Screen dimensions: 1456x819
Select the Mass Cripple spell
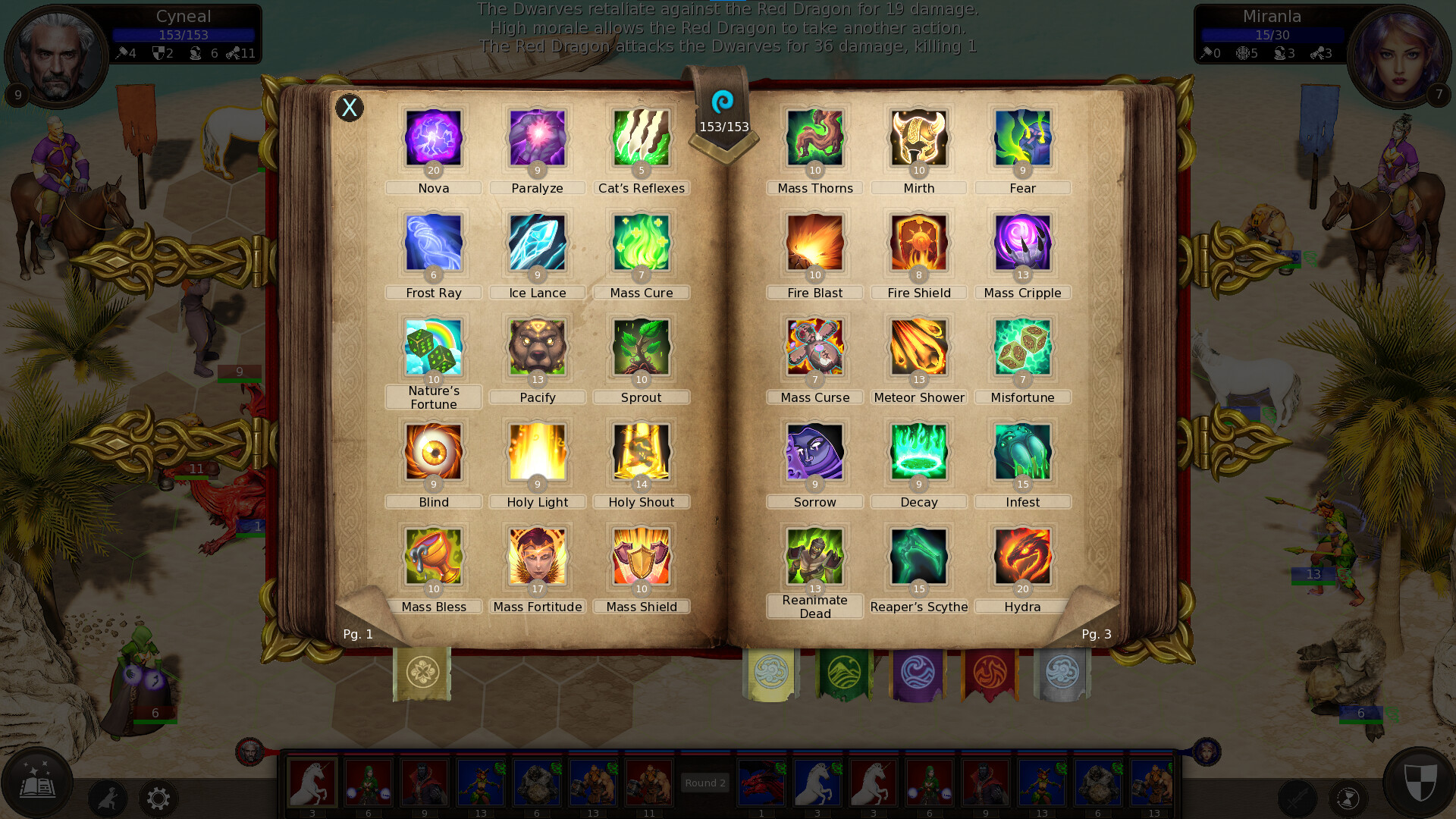(1022, 243)
